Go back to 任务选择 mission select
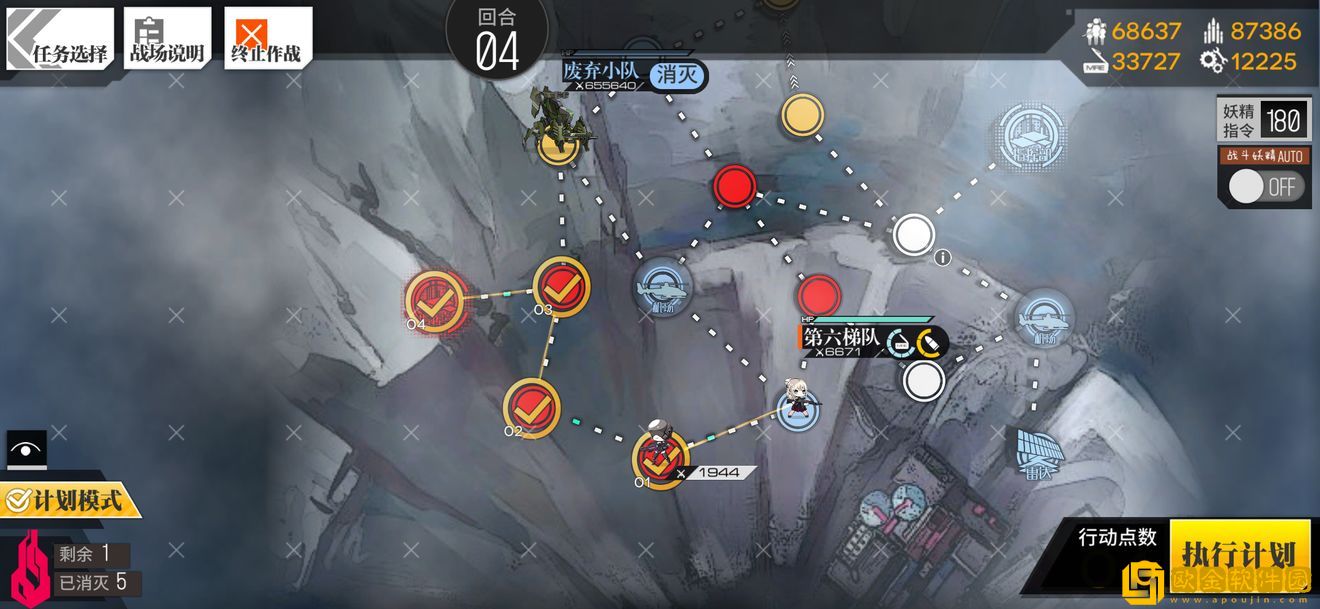This screenshot has height=609, width=1320. 60,40
